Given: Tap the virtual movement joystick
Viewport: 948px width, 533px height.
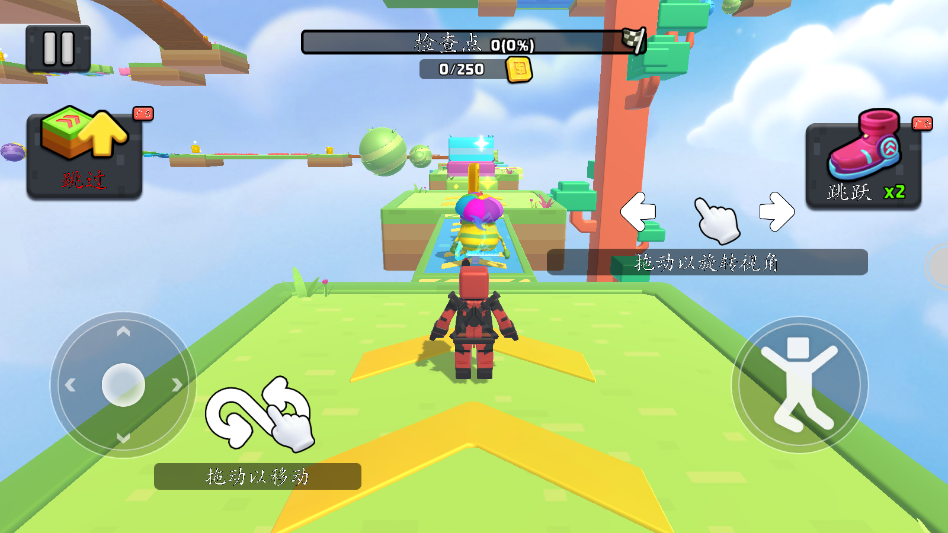Looking at the screenshot, I should pos(123,385).
